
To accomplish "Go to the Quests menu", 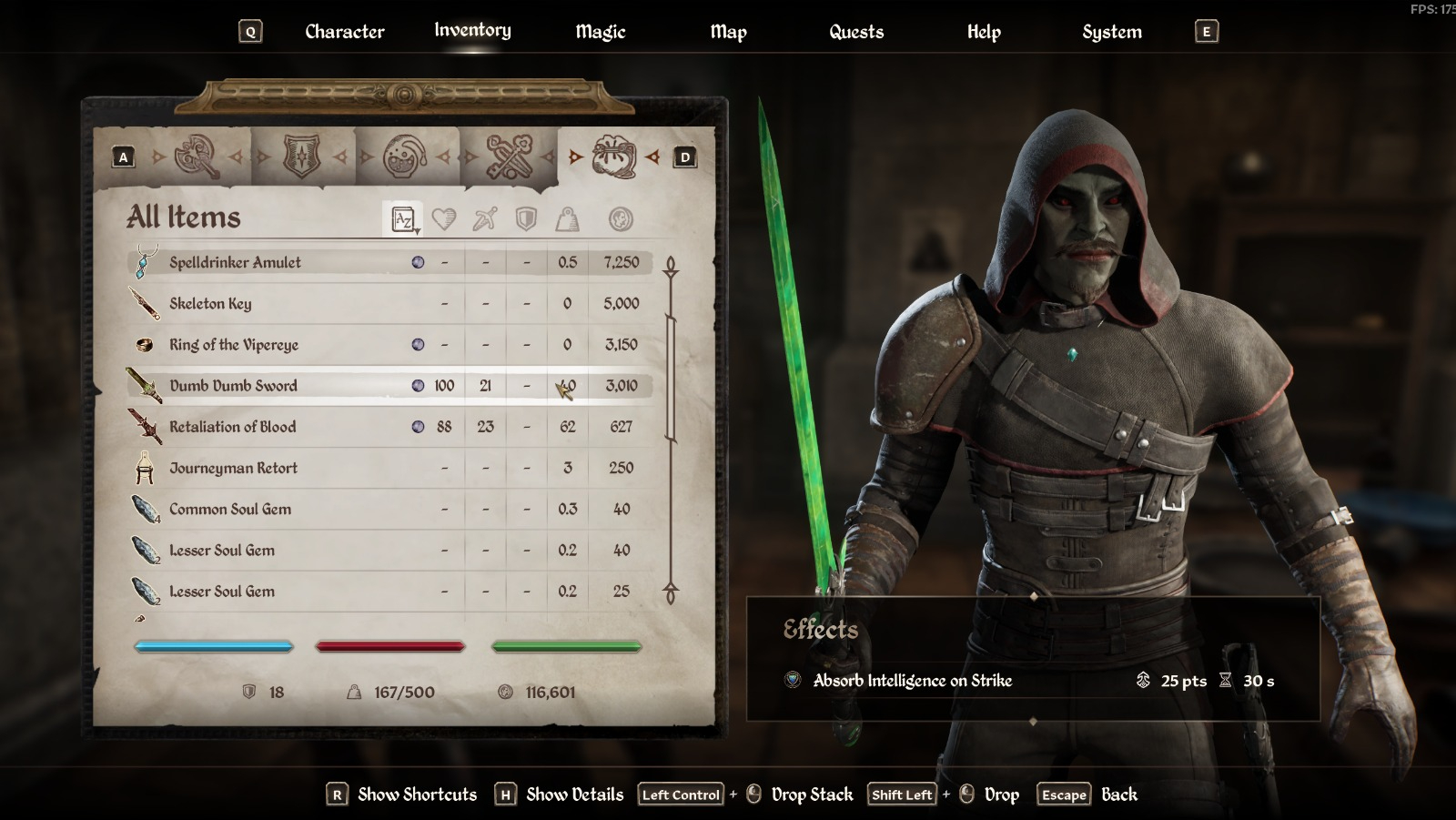I will (x=855, y=32).
